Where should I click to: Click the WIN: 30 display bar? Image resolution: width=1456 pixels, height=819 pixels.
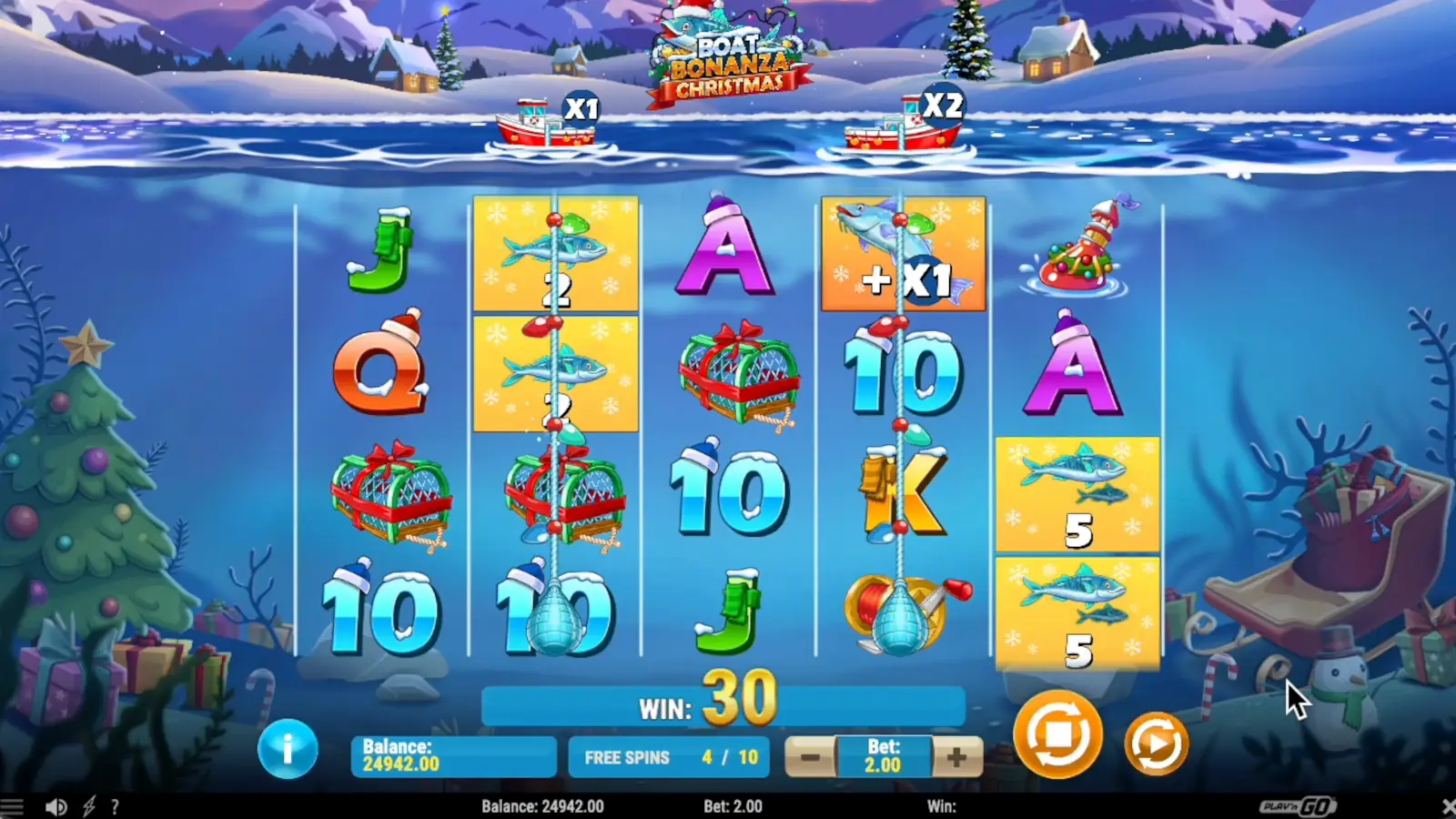723,701
